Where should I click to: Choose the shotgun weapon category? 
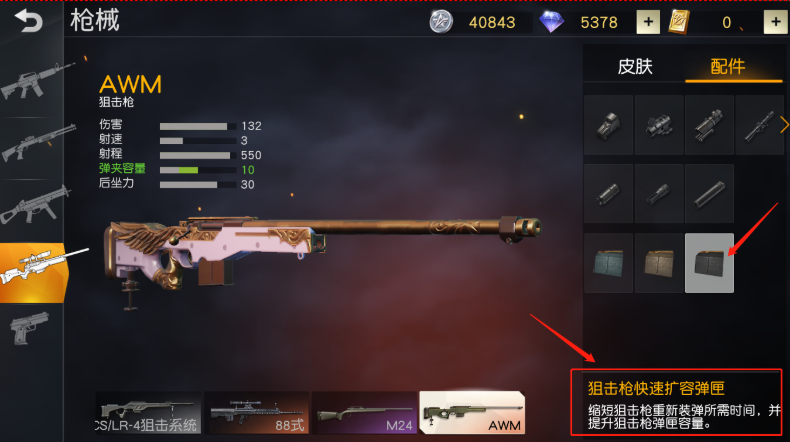(32, 145)
